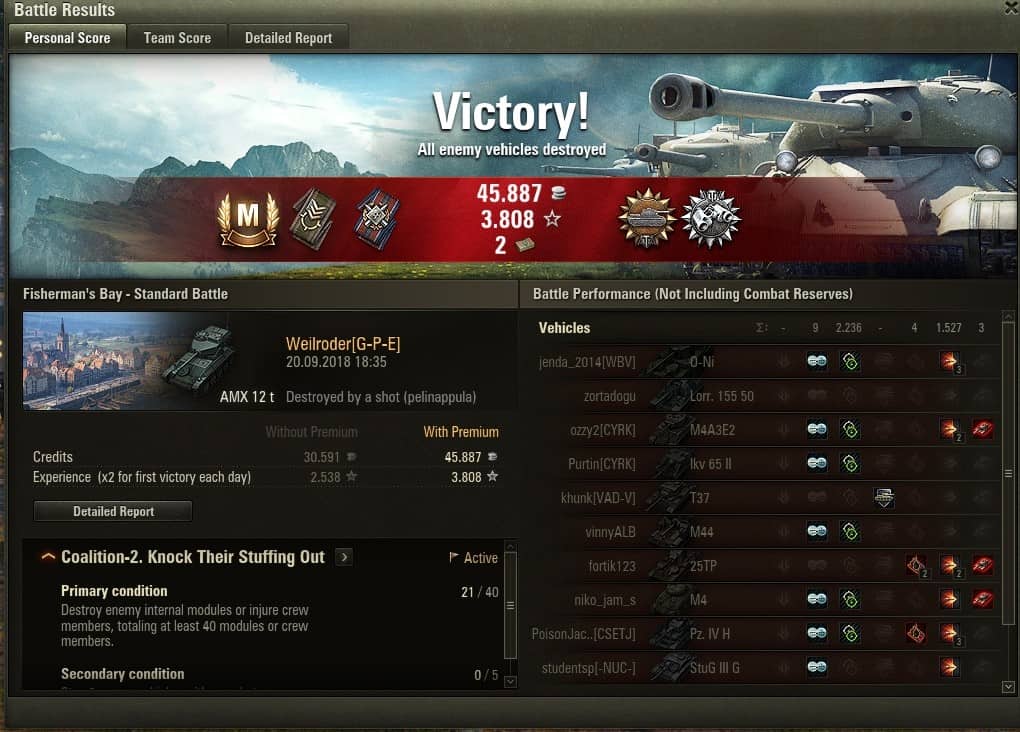This screenshot has width=1020, height=732.
Task: Close the Battle Results window
Action: click(1011, 8)
